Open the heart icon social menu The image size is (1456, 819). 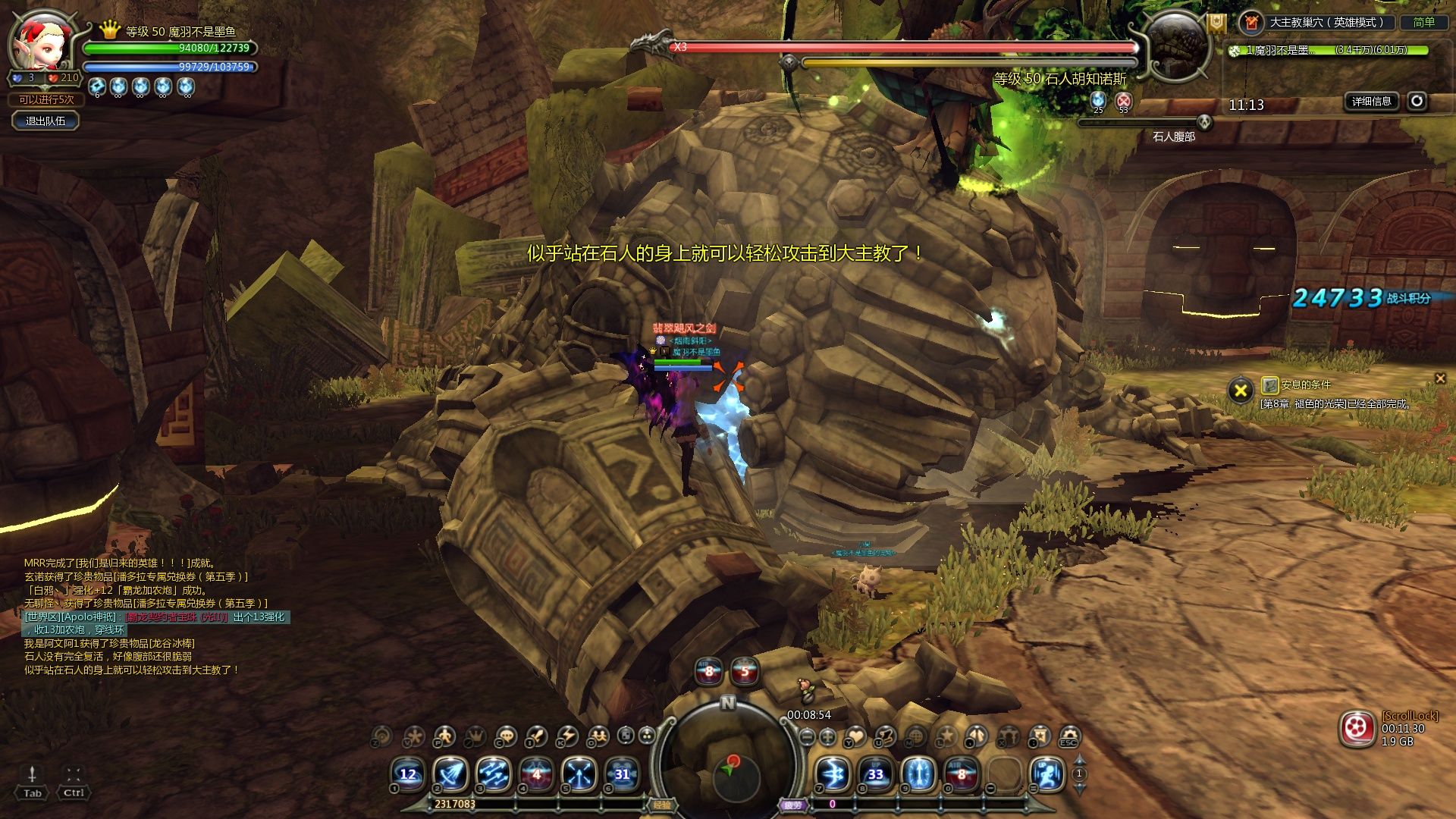(856, 736)
